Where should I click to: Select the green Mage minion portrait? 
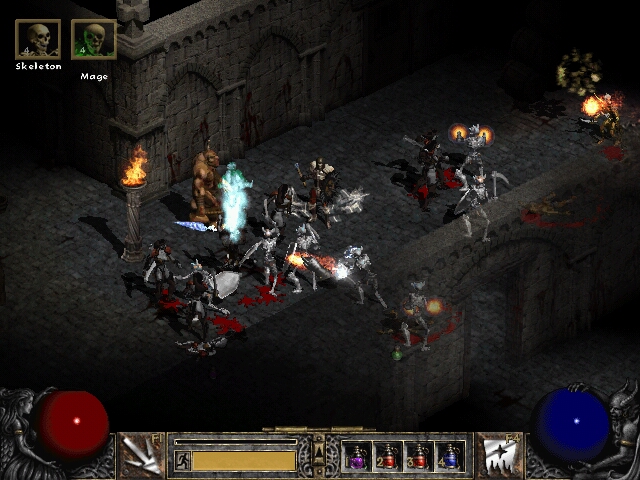click(94, 39)
